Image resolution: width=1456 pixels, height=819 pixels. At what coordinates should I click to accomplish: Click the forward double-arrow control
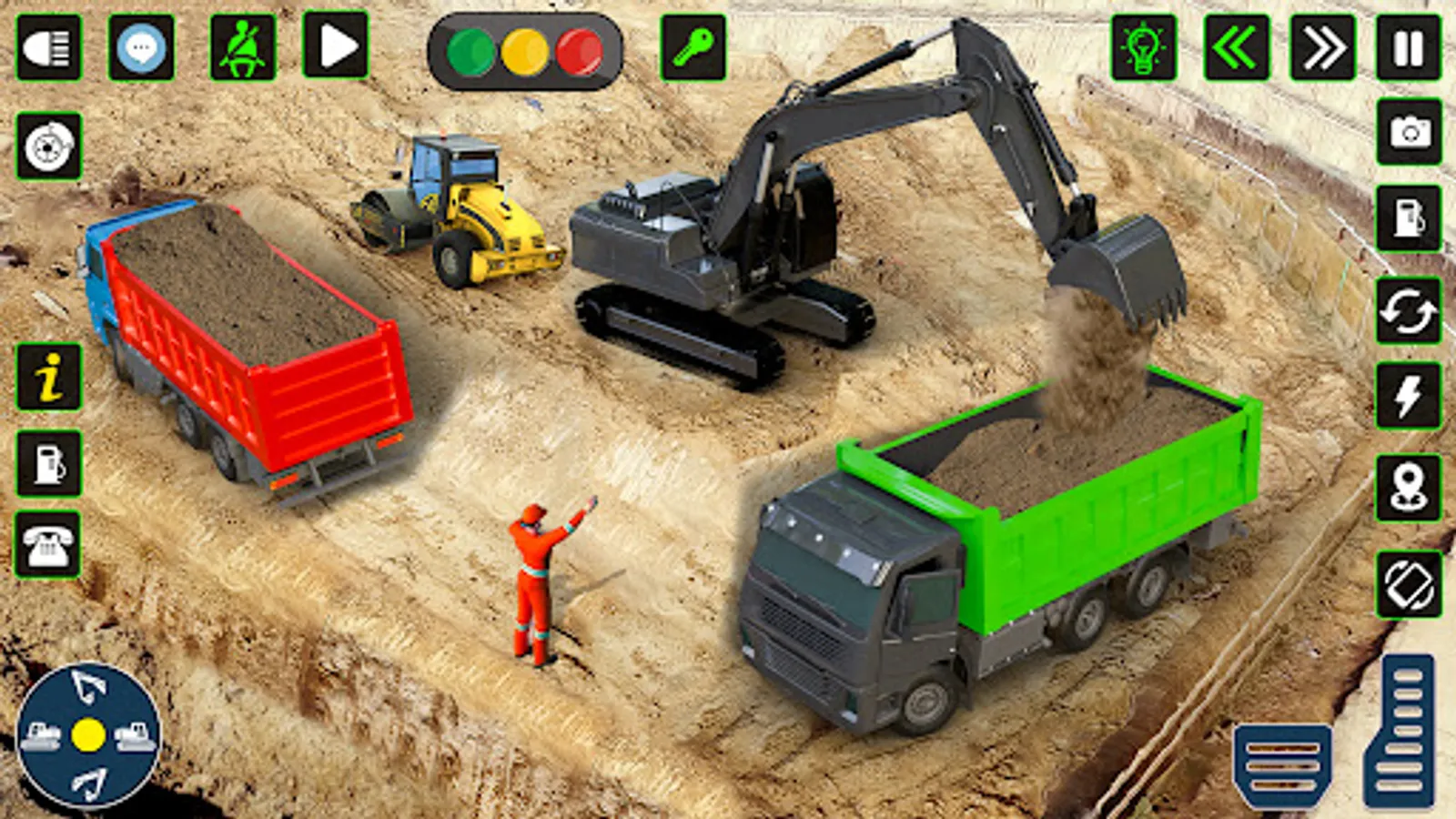coord(1323,45)
